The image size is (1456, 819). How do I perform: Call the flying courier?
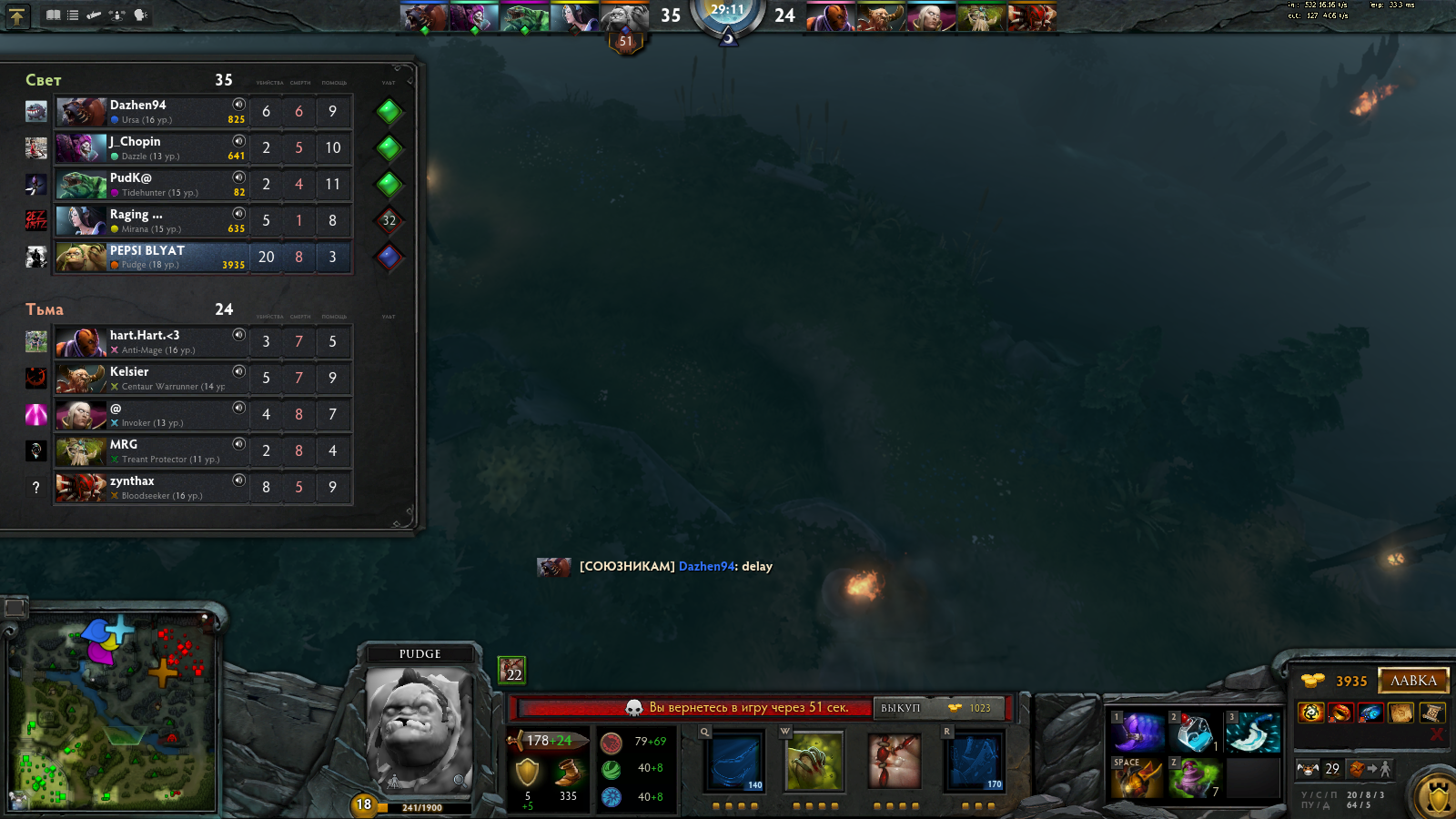[x=1308, y=769]
